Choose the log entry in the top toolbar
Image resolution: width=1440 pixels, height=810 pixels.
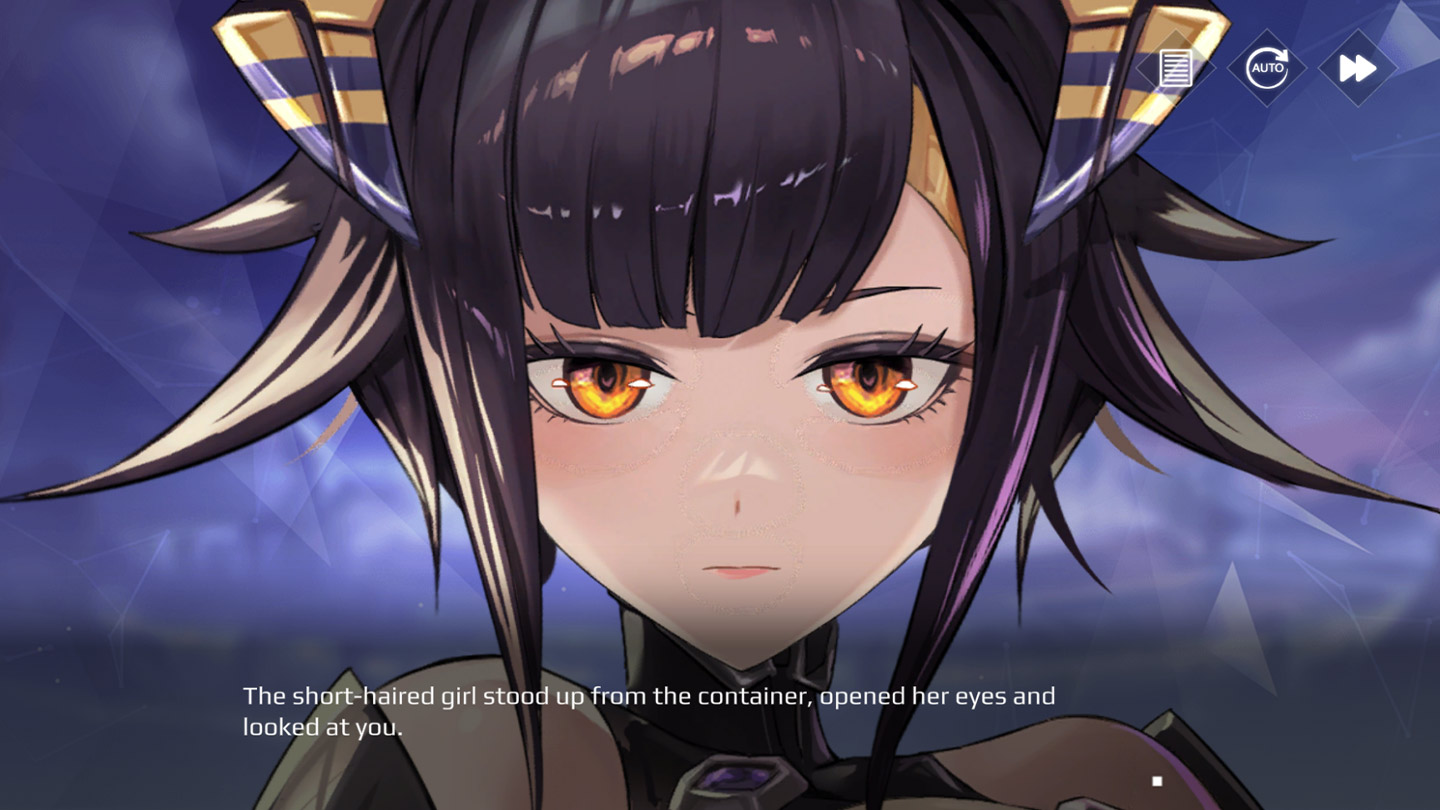click(1174, 68)
